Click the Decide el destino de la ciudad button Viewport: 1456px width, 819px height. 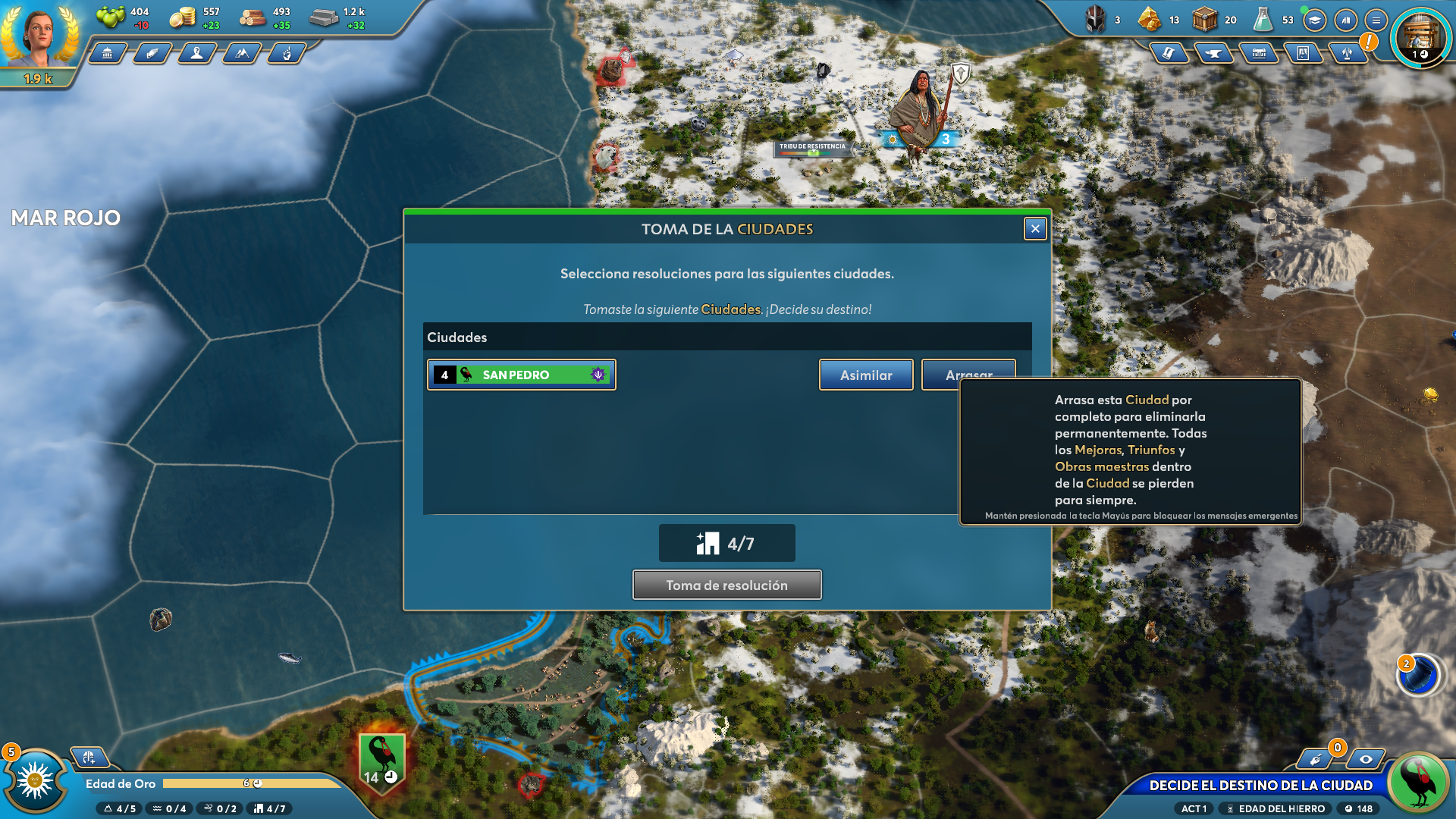(x=1260, y=786)
